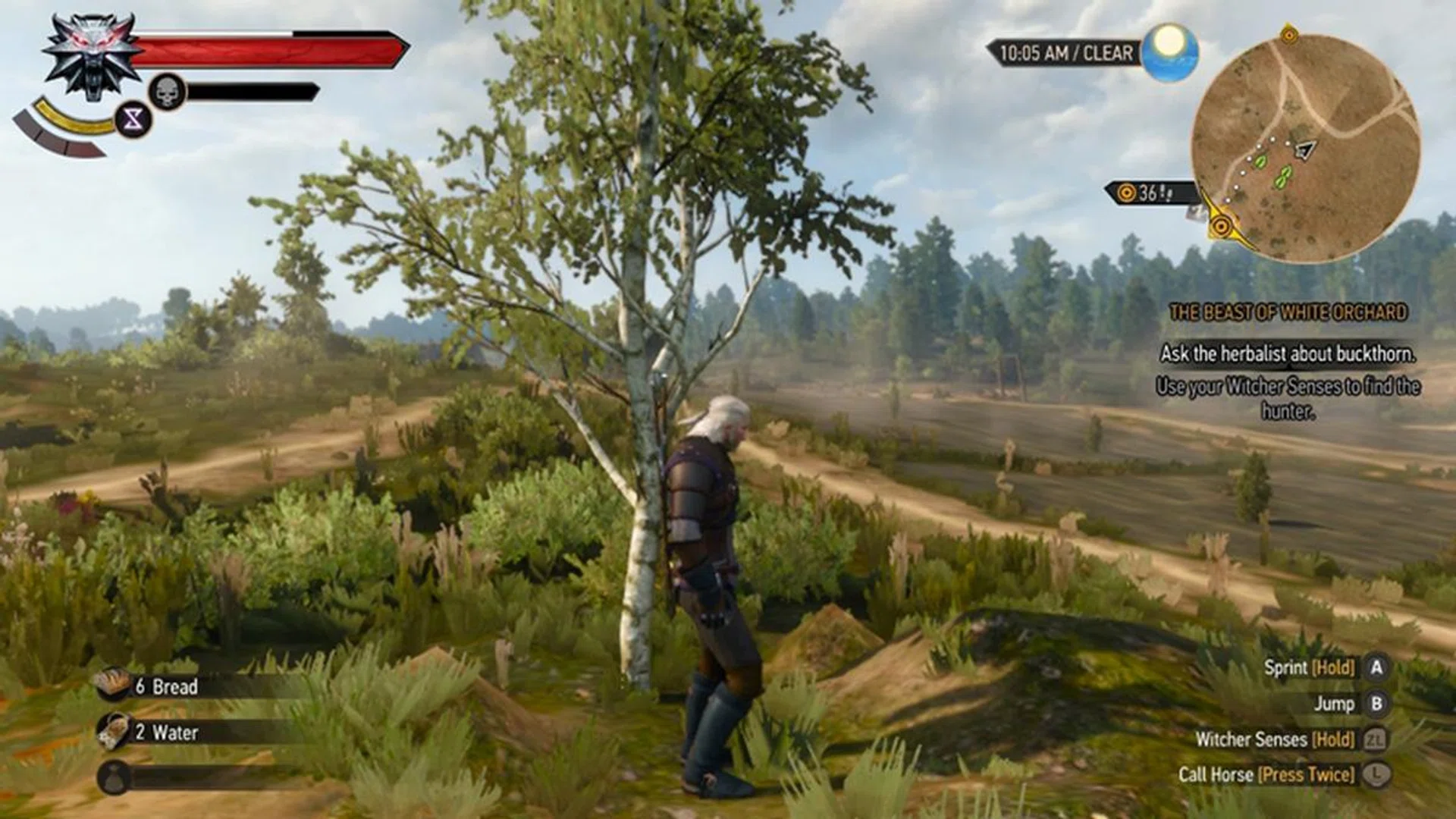The height and width of the screenshot is (819, 1456).
Task: Click the skull toxicity icon
Action: tap(168, 93)
